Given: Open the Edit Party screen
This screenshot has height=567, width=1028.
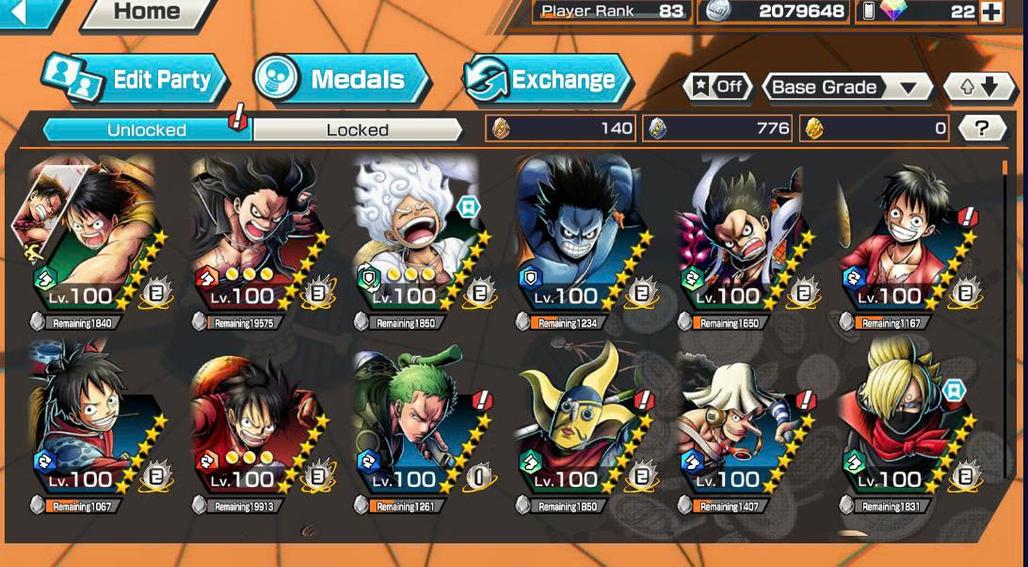Looking at the screenshot, I should (x=136, y=80).
